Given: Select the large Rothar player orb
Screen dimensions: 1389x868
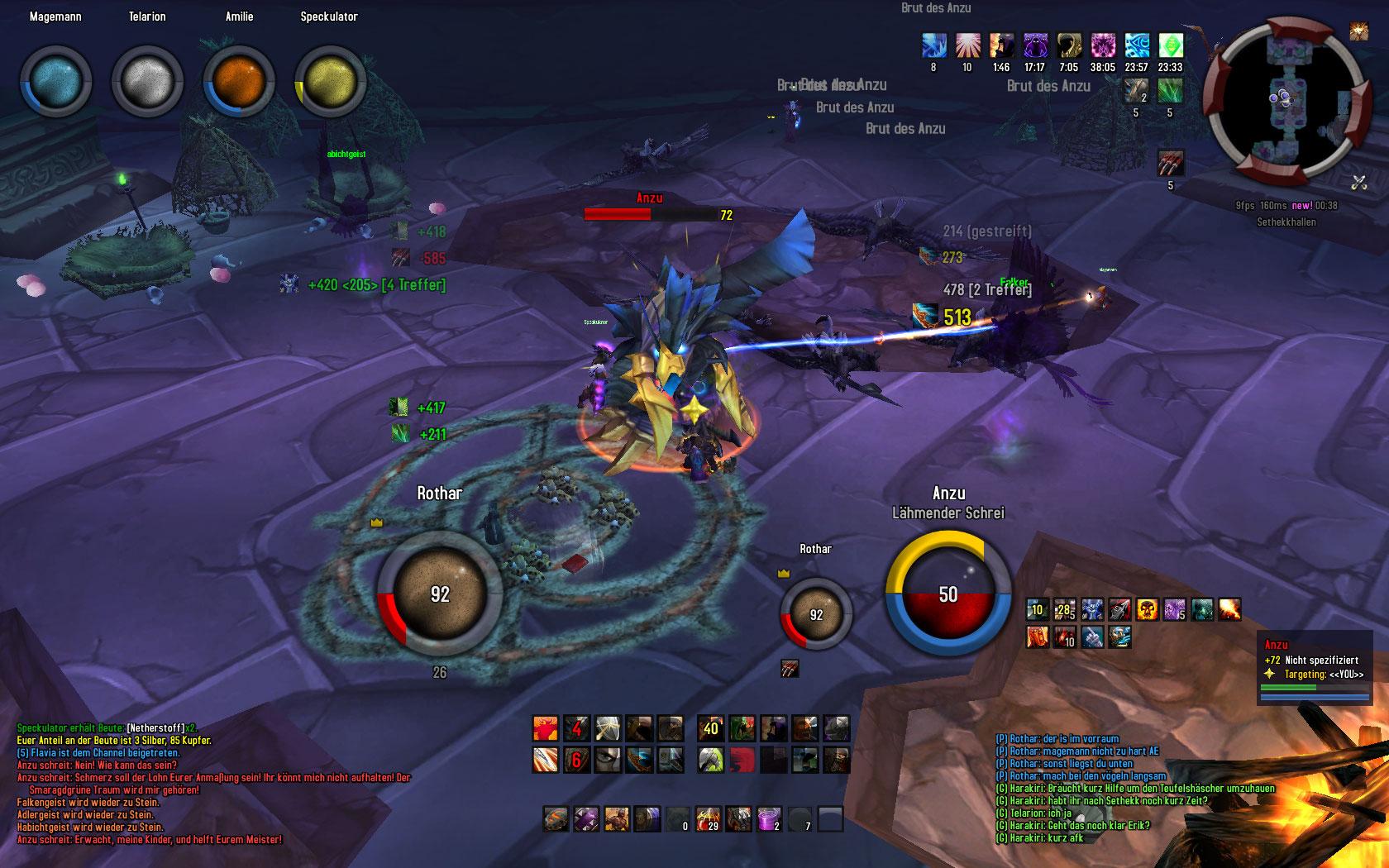Looking at the screenshot, I should (439, 593).
